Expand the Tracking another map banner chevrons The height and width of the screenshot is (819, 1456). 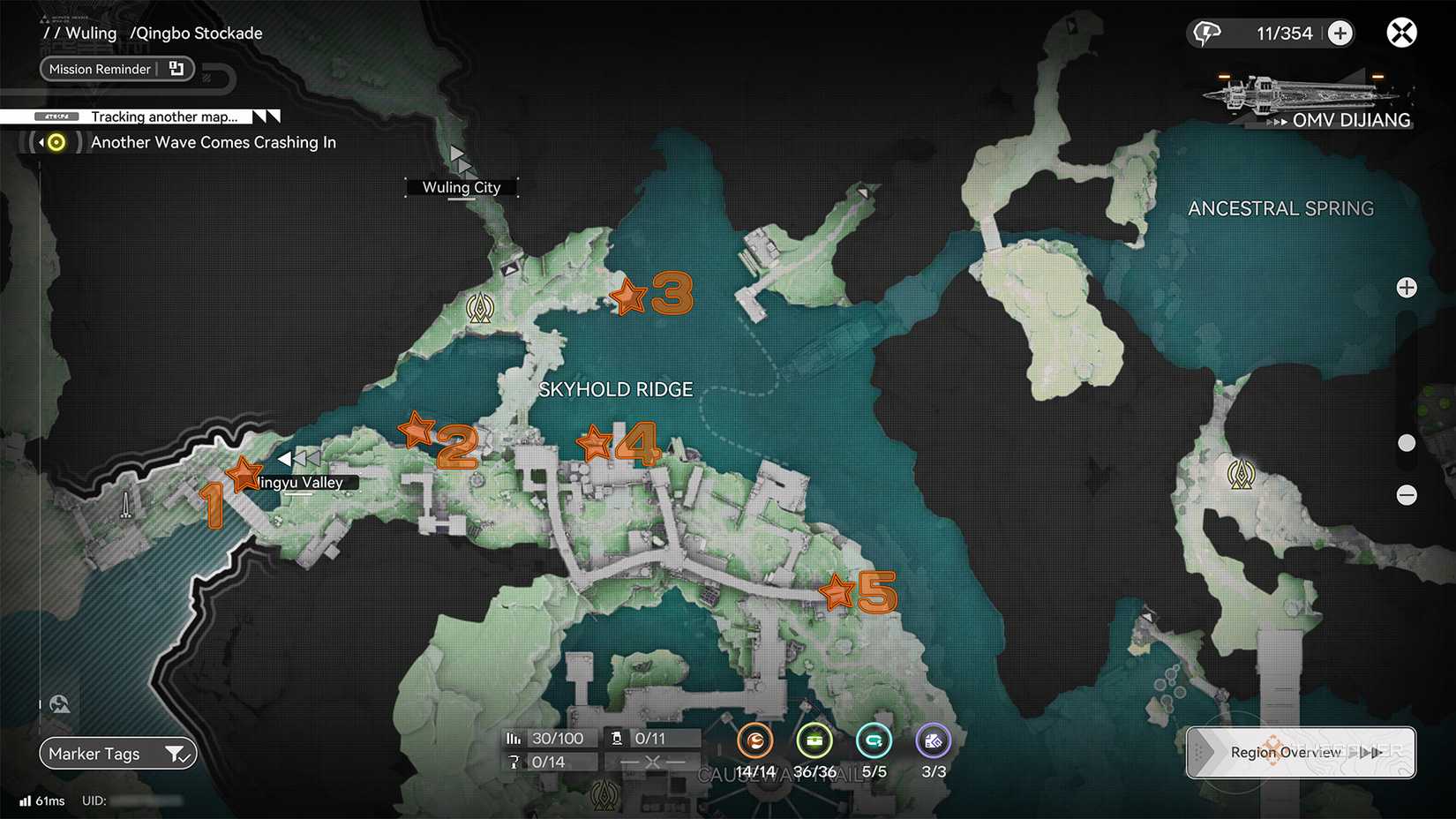(265, 116)
